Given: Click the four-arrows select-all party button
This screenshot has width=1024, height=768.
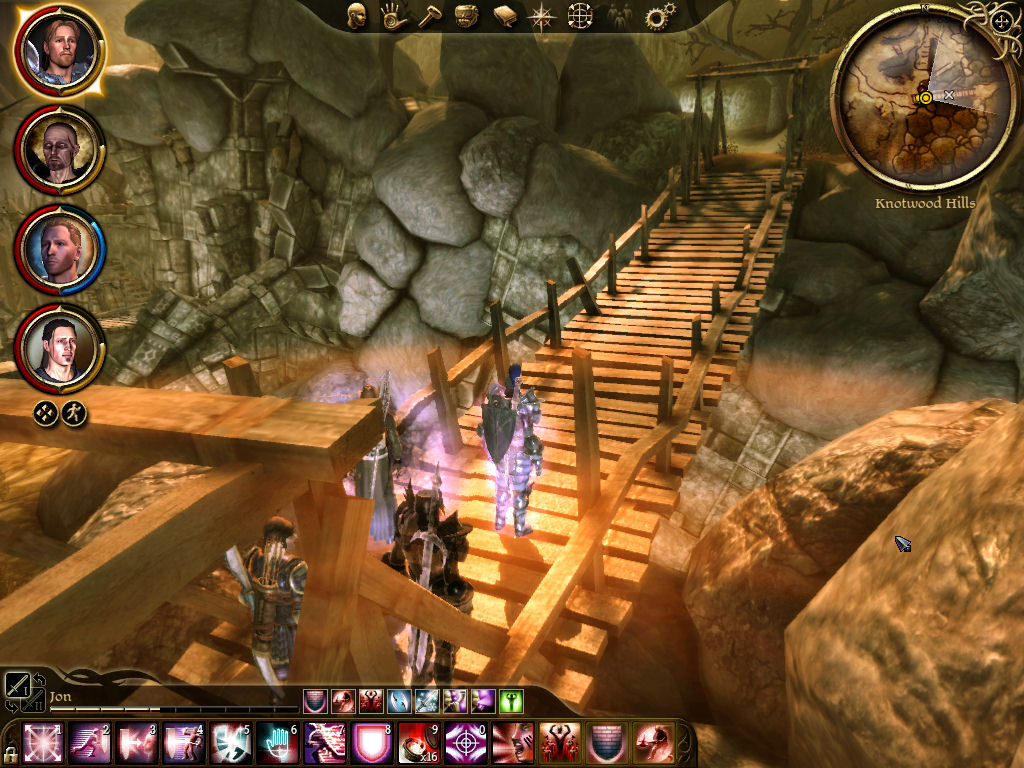Looking at the screenshot, I should (45, 412).
